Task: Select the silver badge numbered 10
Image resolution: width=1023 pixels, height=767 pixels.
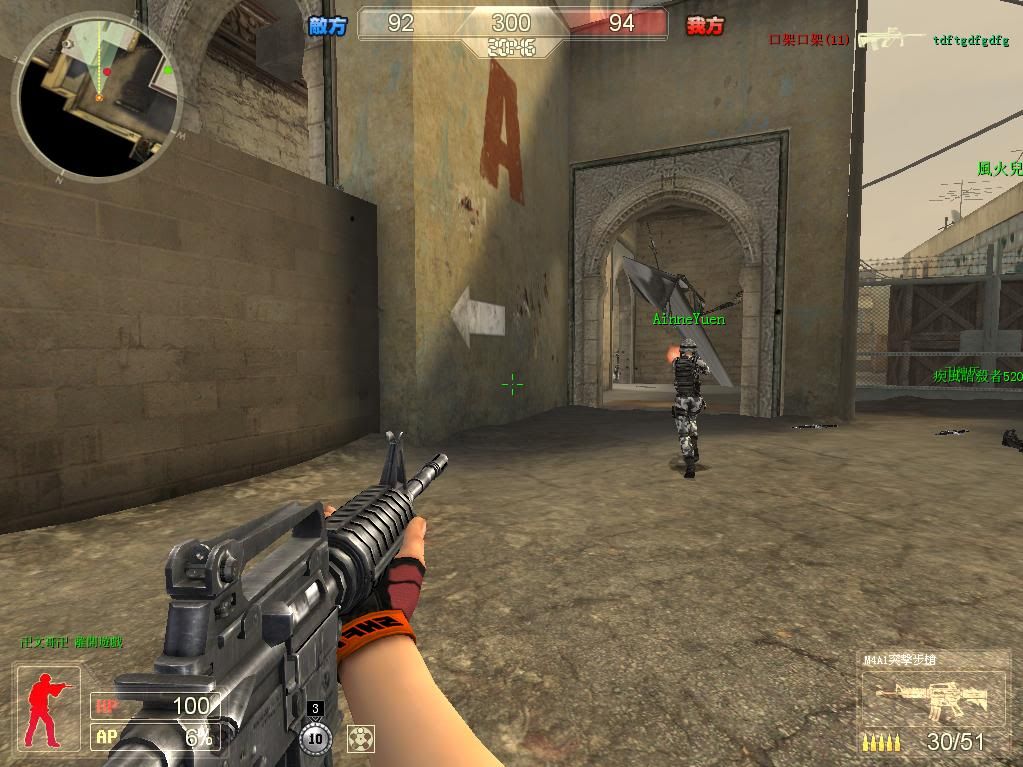Action: [x=315, y=738]
